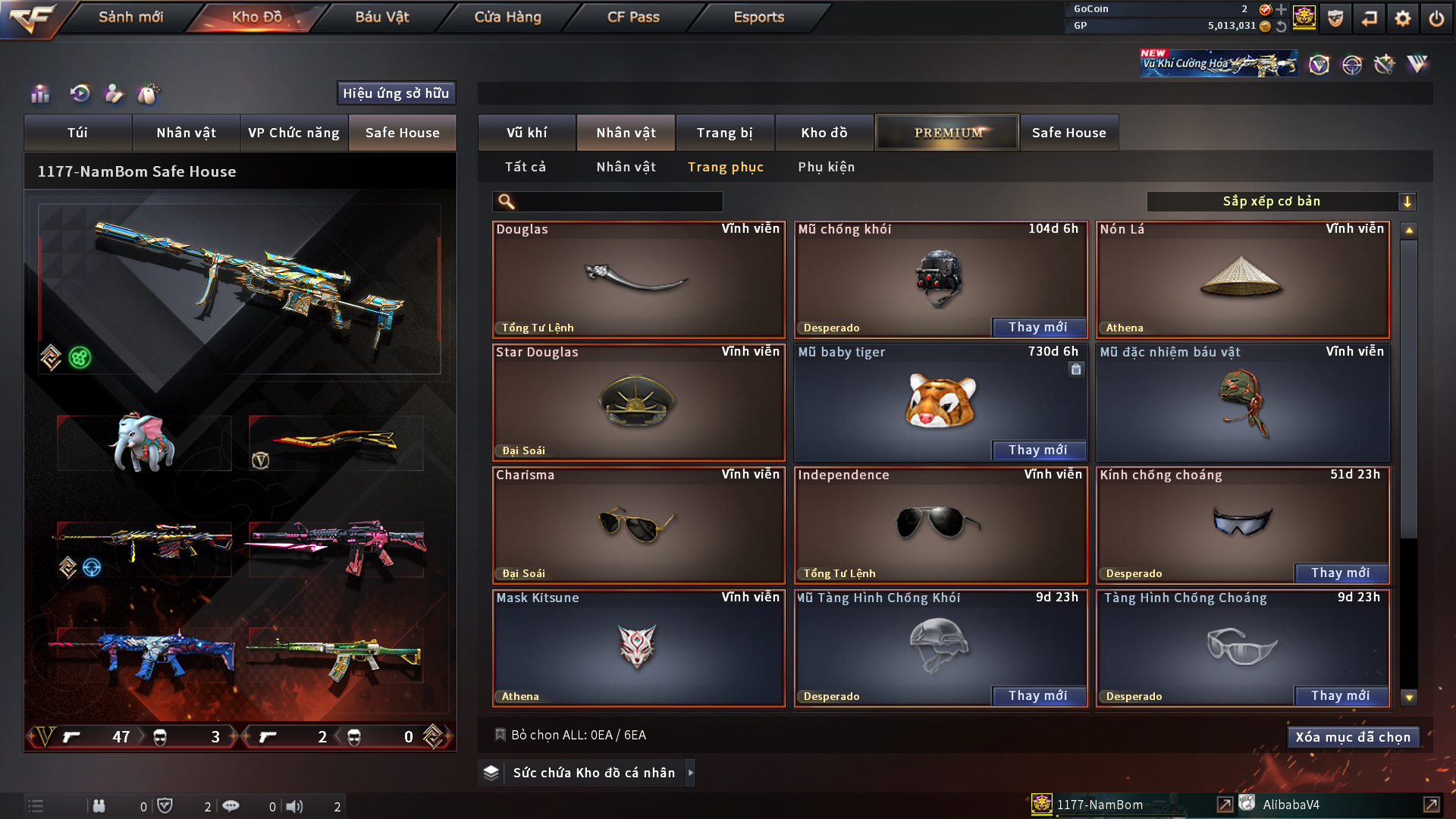Click the item search field
The width and height of the screenshot is (1456, 819).
click(618, 202)
